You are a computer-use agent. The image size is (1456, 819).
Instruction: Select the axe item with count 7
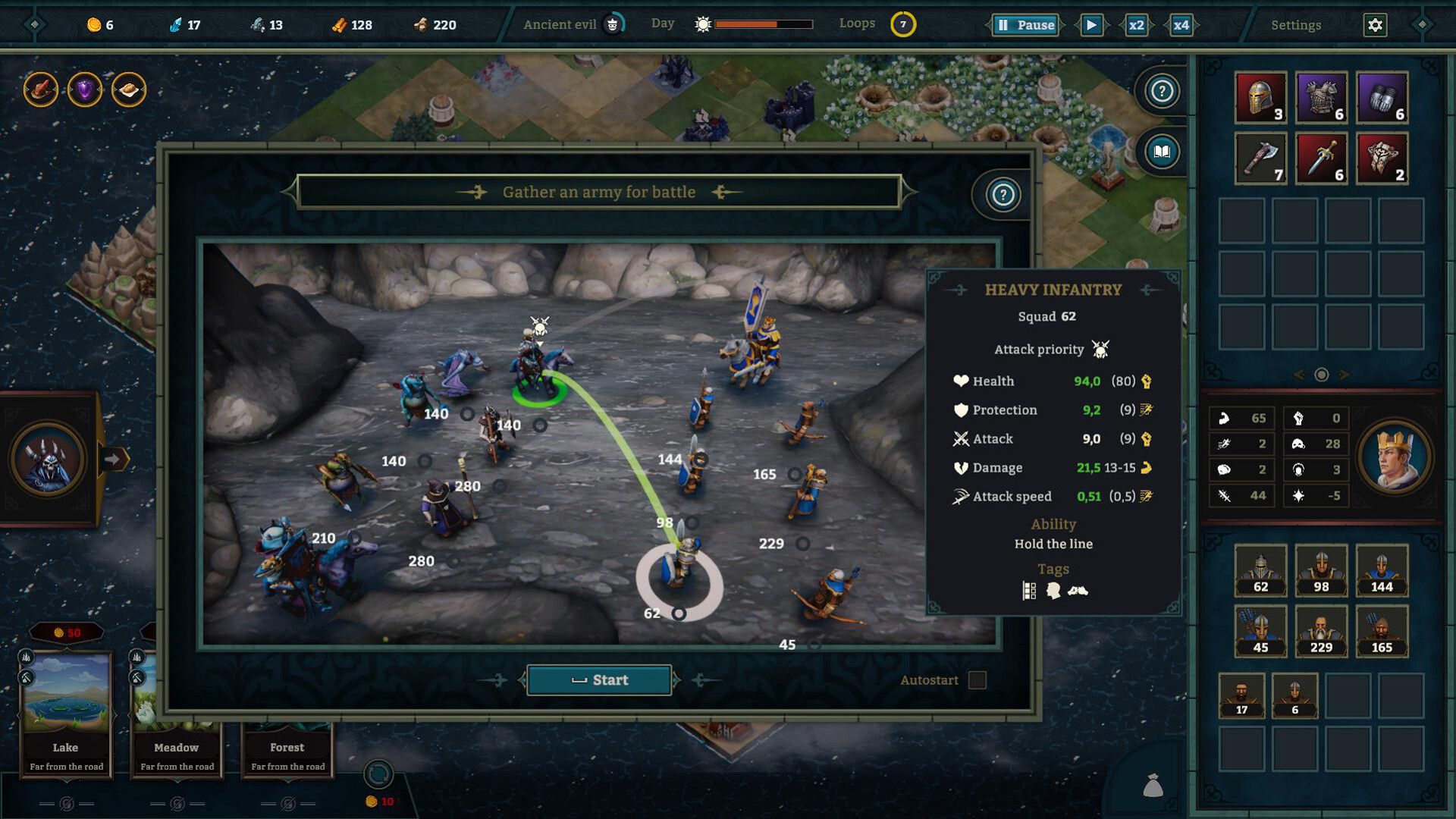click(1260, 158)
